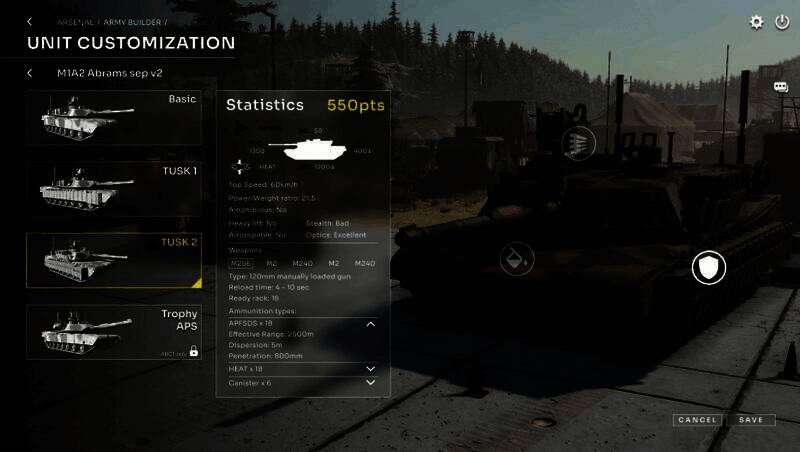Go back using the top breadcrumb arrow
The height and width of the screenshot is (452, 800).
[29, 21]
